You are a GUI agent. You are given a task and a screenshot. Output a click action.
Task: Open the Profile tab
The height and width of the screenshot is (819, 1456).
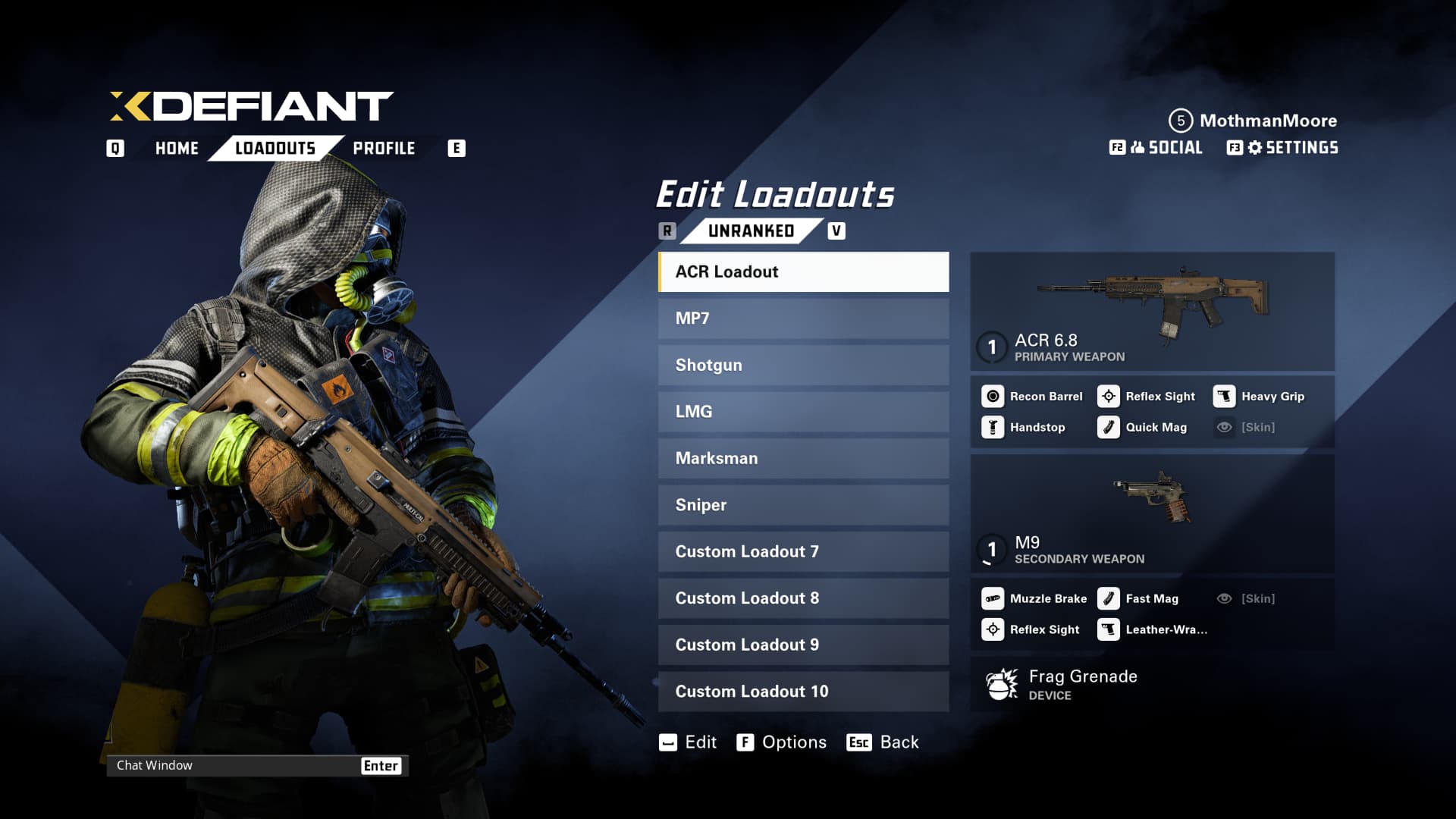tap(384, 148)
